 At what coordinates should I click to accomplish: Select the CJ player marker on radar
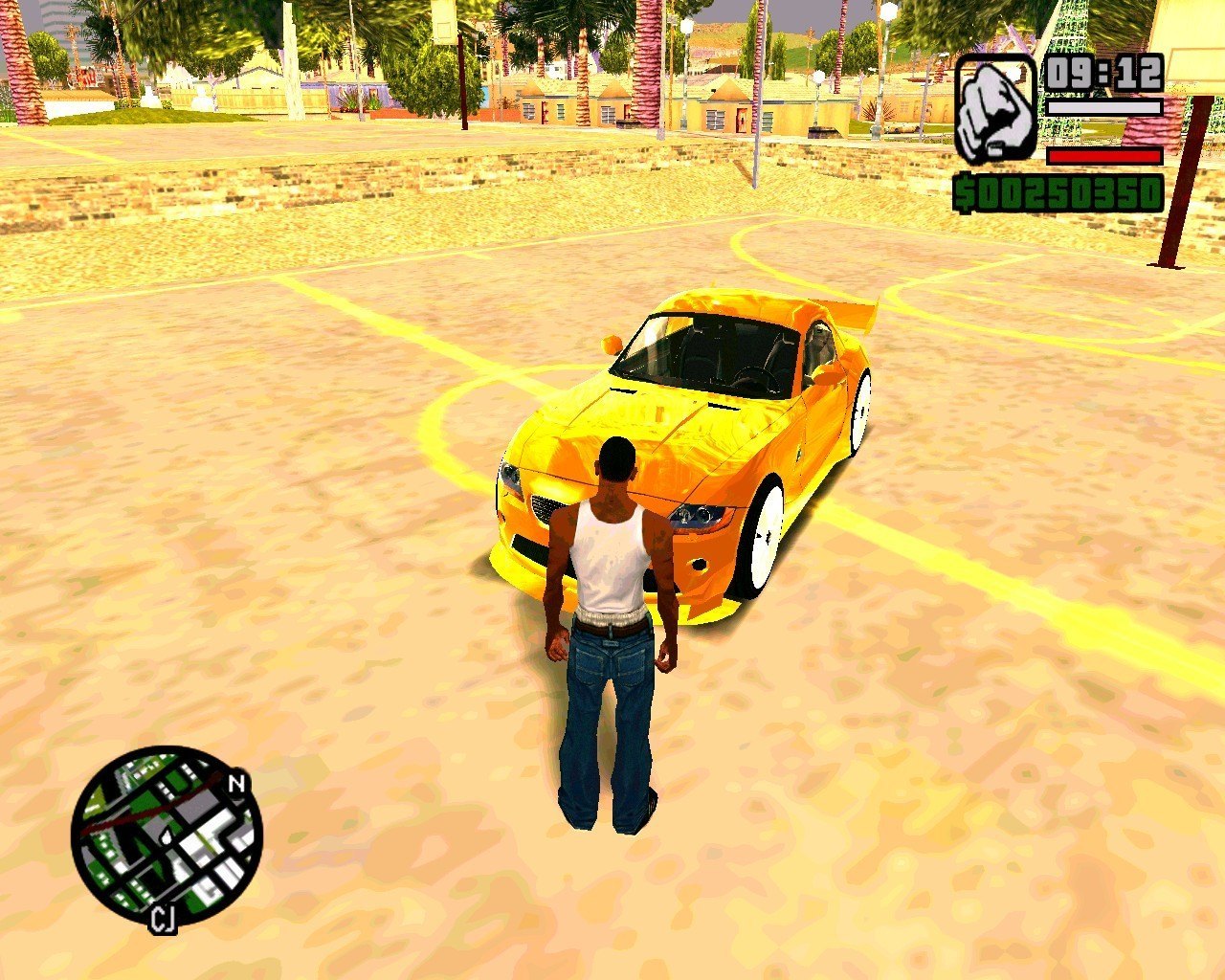click(x=163, y=919)
